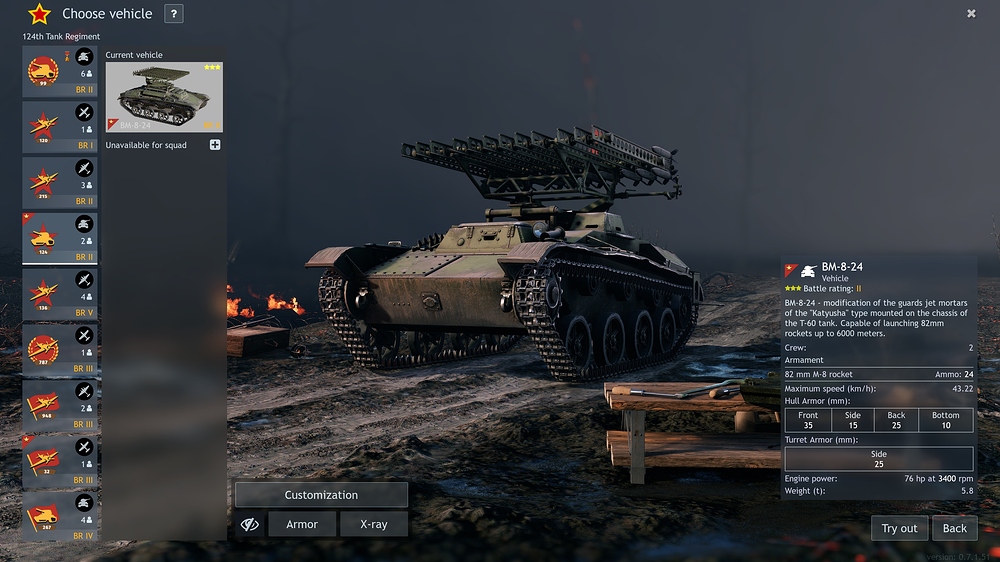The height and width of the screenshot is (562, 1000).
Task: Show the Armor view
Action: click(x=302, y=524)
